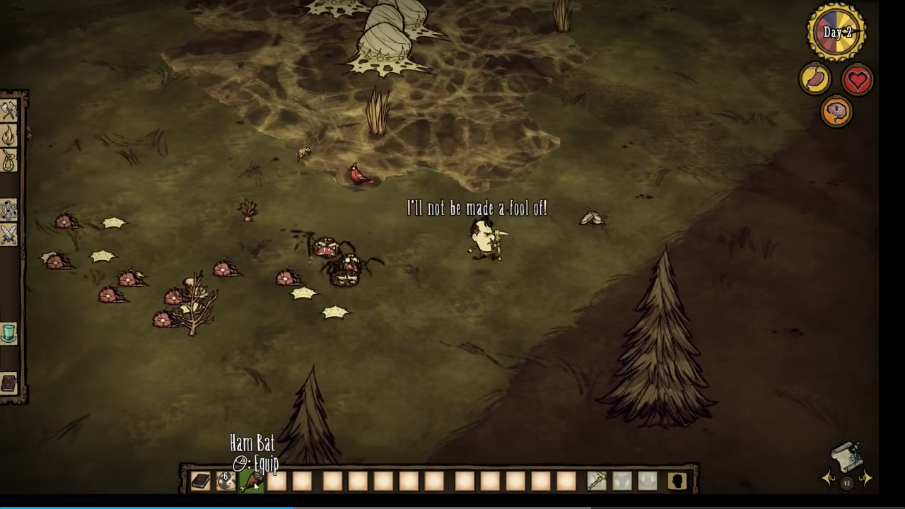Open the Survival rope-trap crafting tab
Viewport: 905px width, 509px height.
9,160
